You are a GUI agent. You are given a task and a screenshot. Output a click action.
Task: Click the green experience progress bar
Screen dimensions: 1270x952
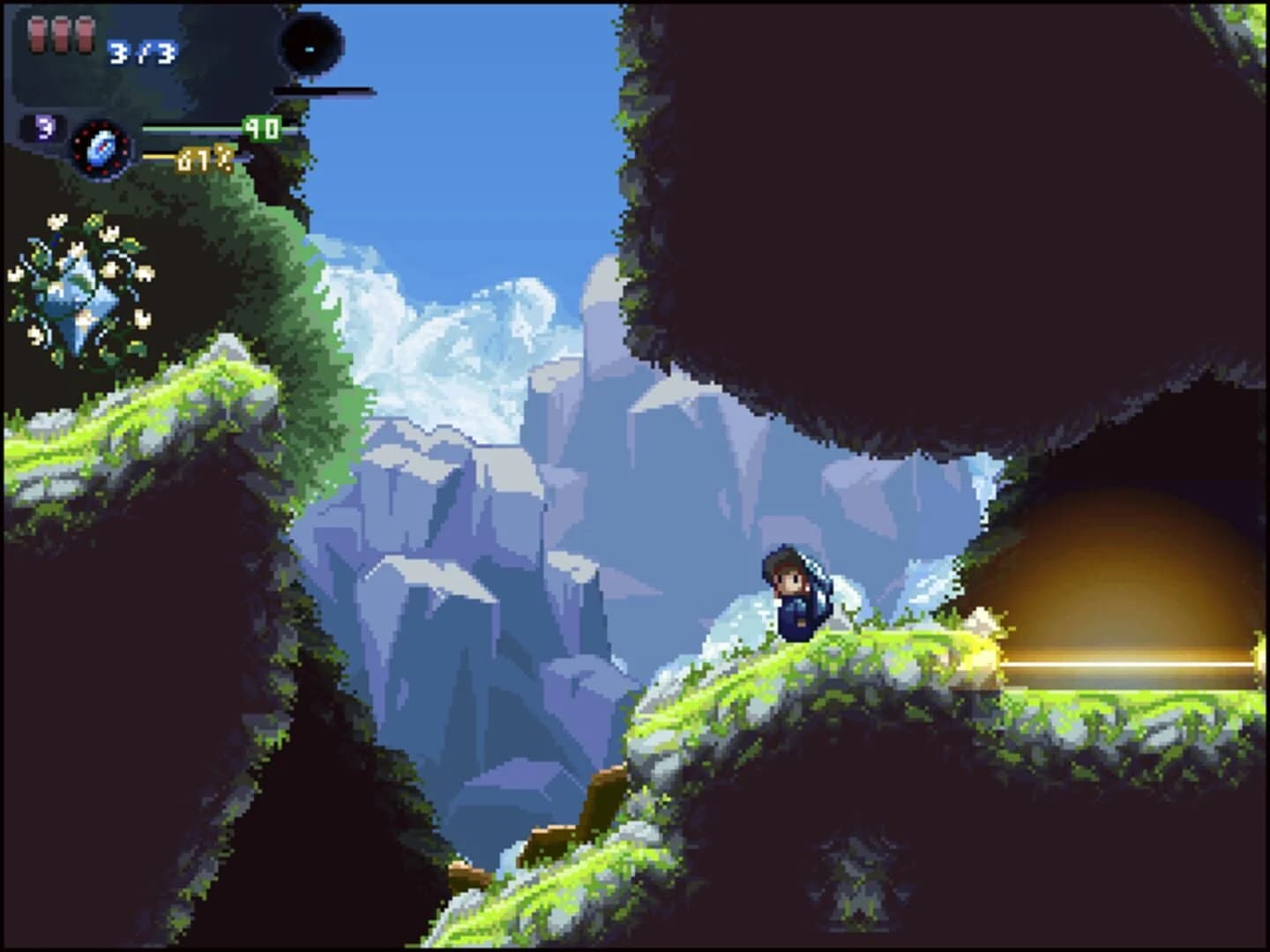pyautogui.click(x=193, y=128)
